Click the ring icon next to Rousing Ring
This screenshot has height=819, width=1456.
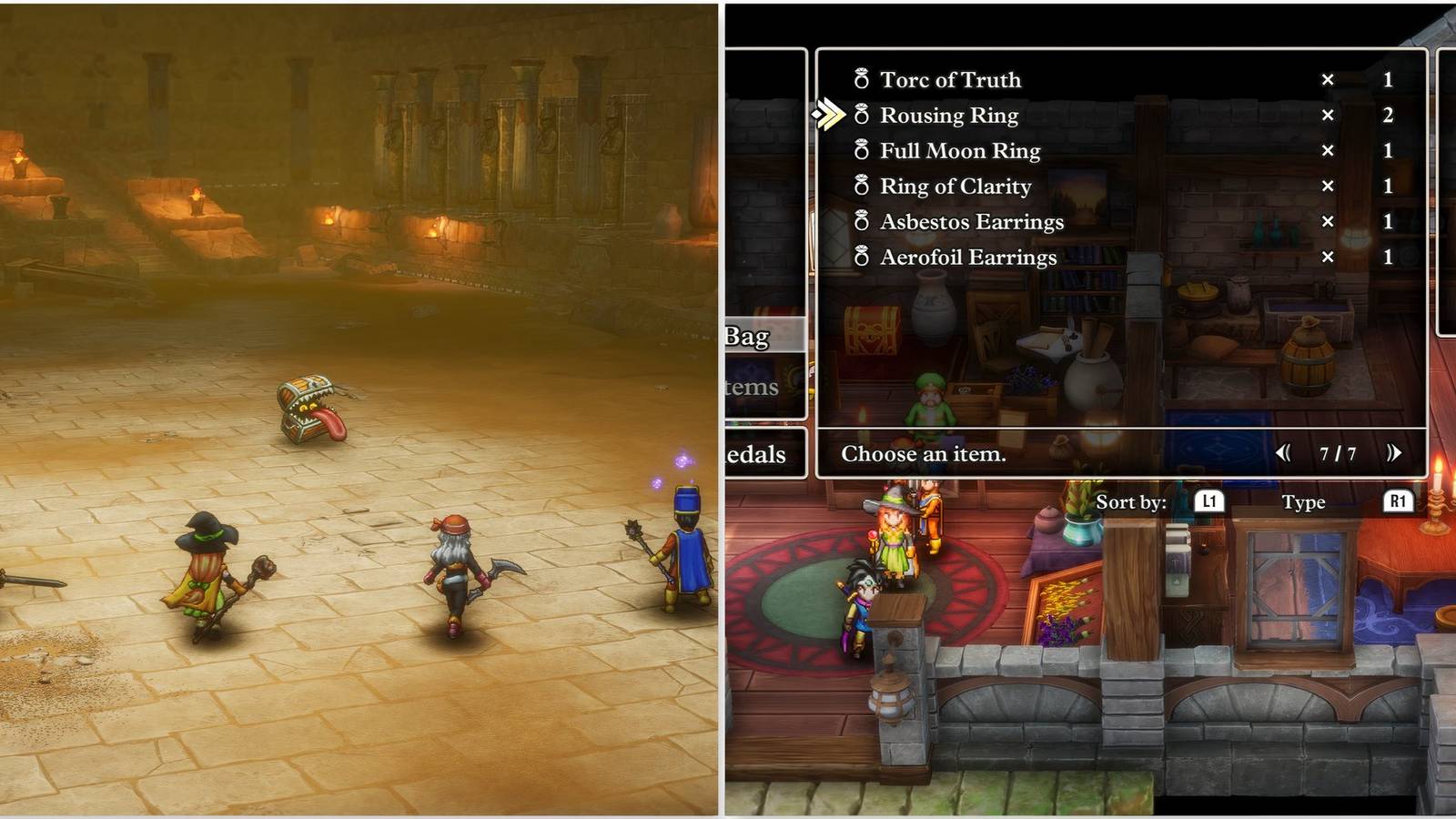[x=861, y=116]
